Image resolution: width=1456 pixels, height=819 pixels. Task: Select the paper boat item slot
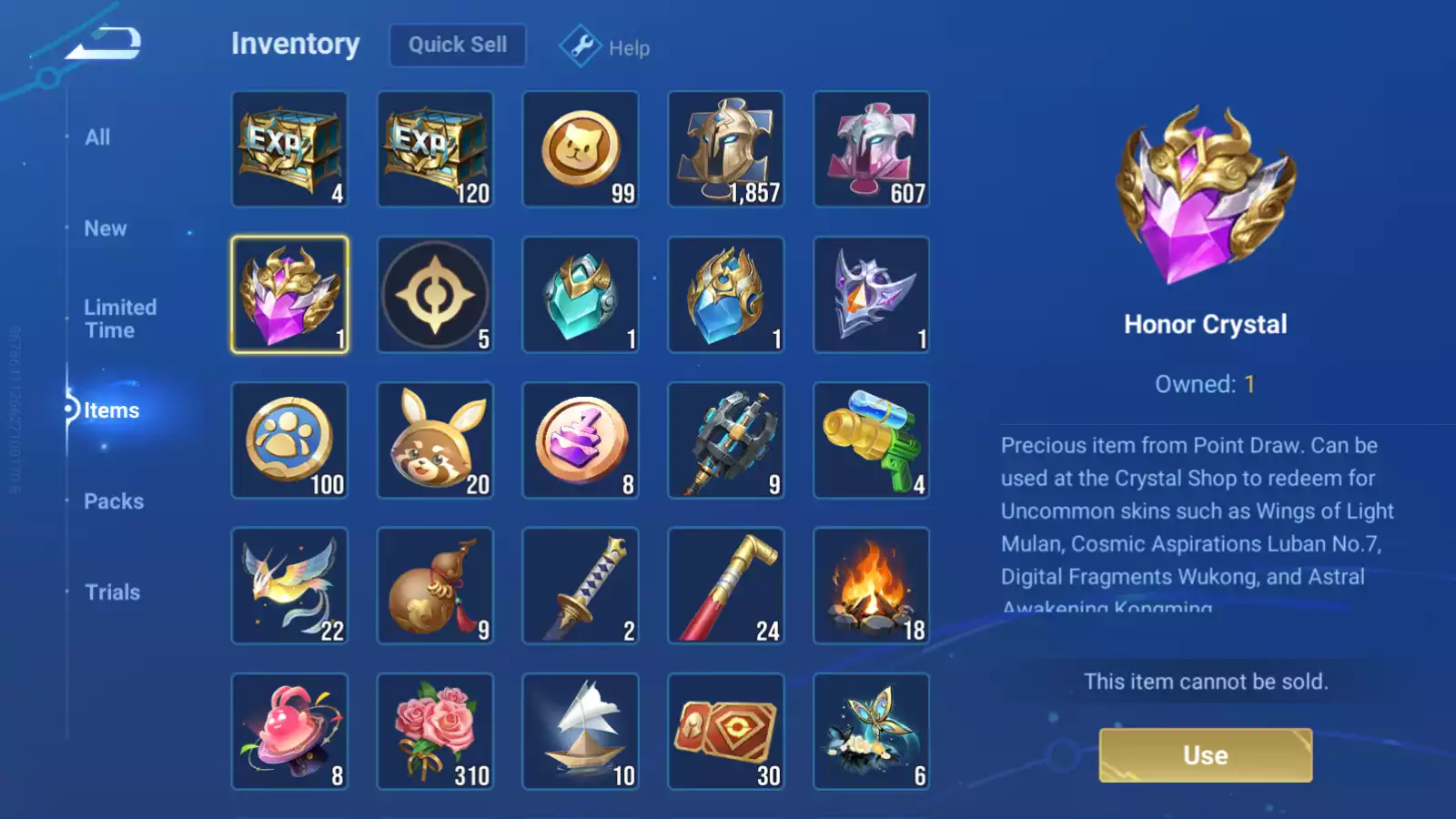581,732
